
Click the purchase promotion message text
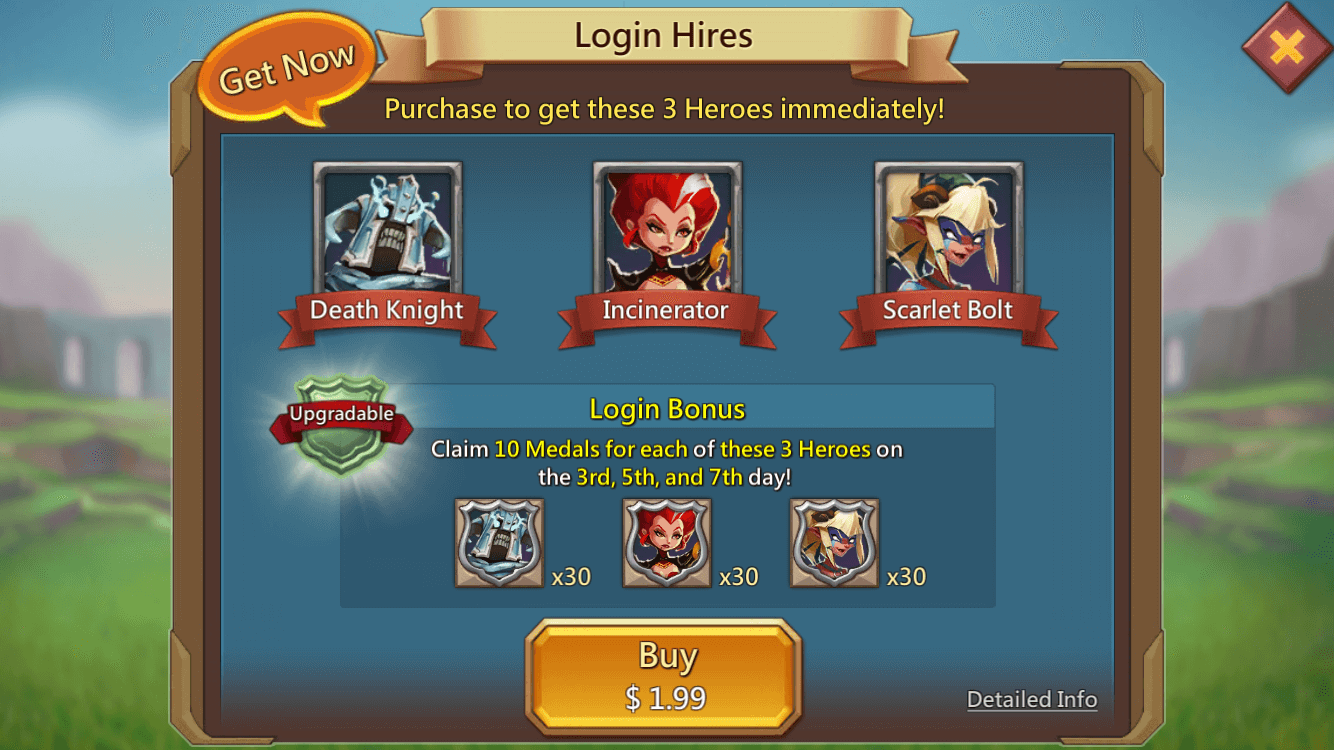[666, 109]
